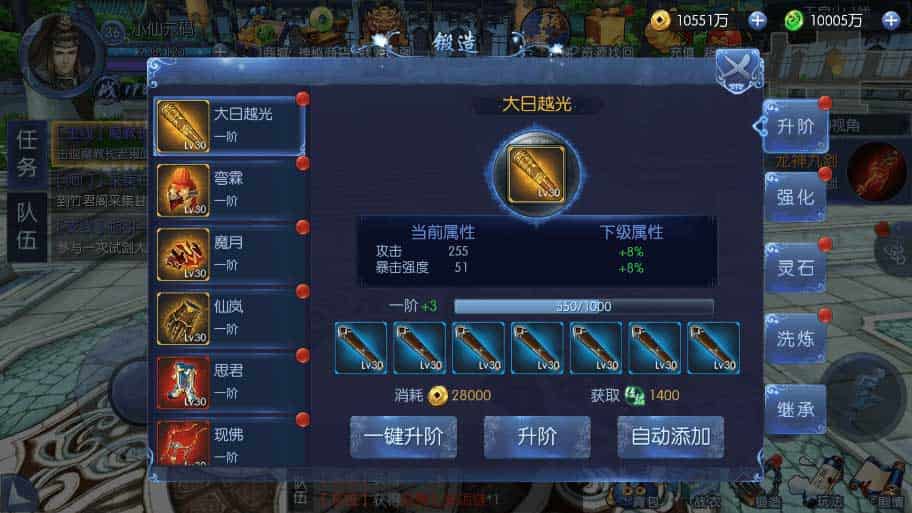Click the 一键升阶 button
The width and height of the screenshot is (912, 513).
(x=403, y=437)
